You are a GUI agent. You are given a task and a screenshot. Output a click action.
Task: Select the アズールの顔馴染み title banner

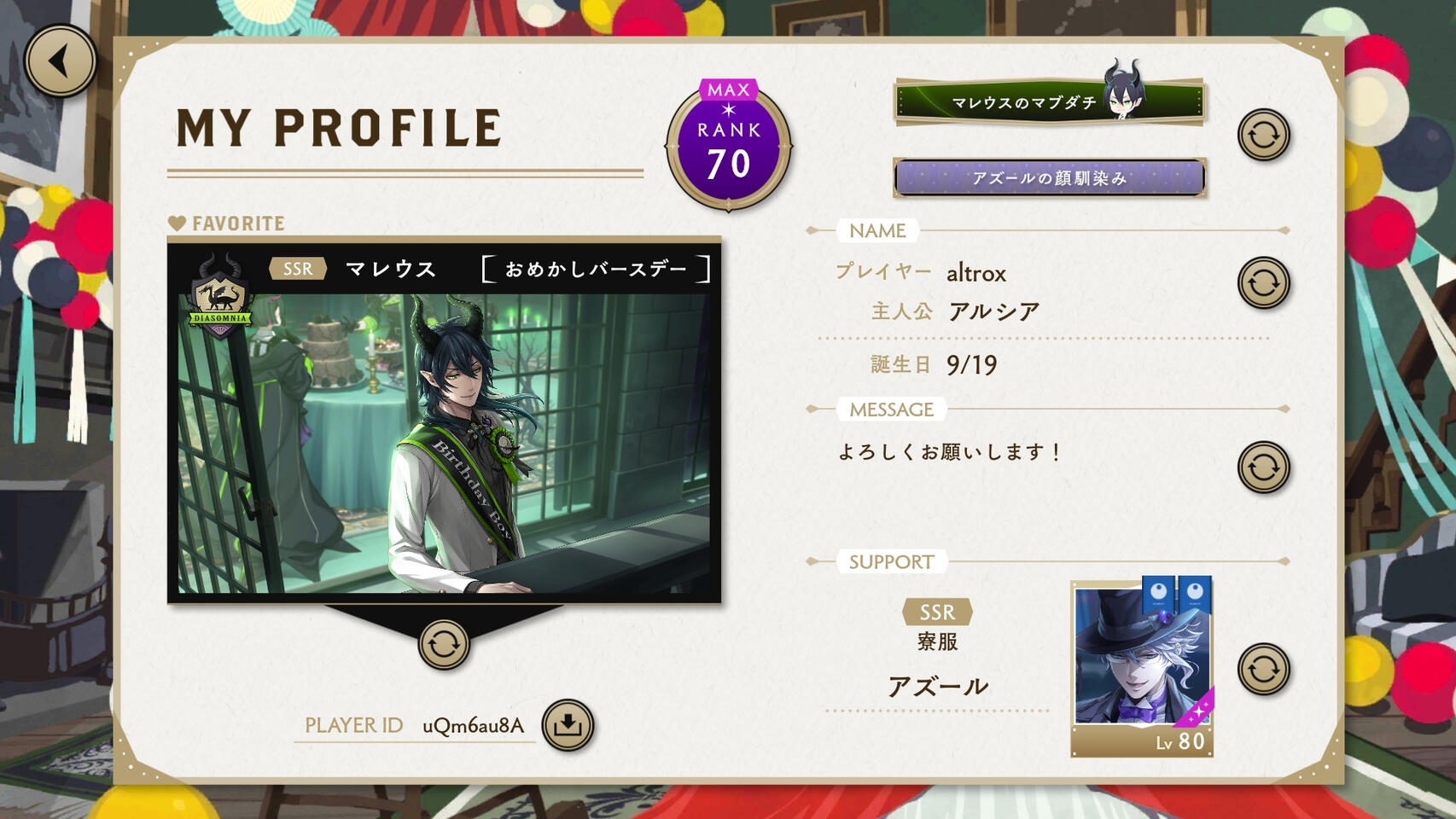coord(1048,178)
